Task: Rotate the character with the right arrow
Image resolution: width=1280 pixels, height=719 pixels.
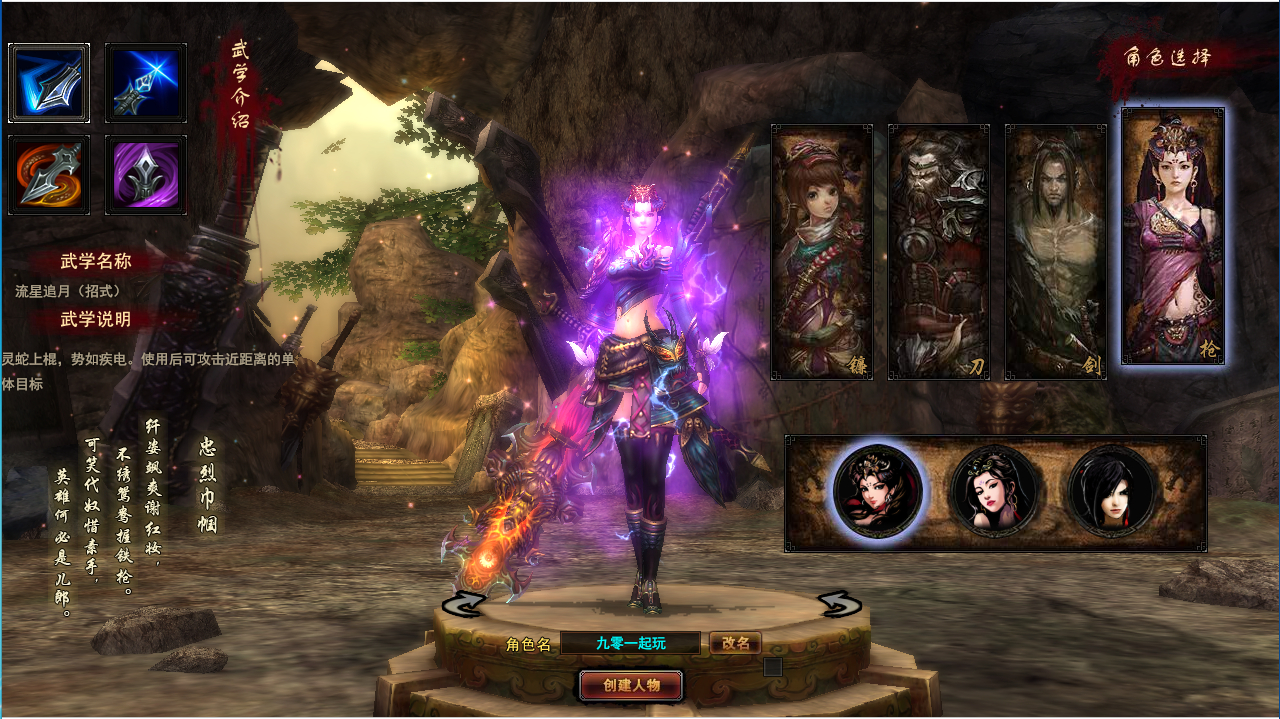Action: coord(839,604)
